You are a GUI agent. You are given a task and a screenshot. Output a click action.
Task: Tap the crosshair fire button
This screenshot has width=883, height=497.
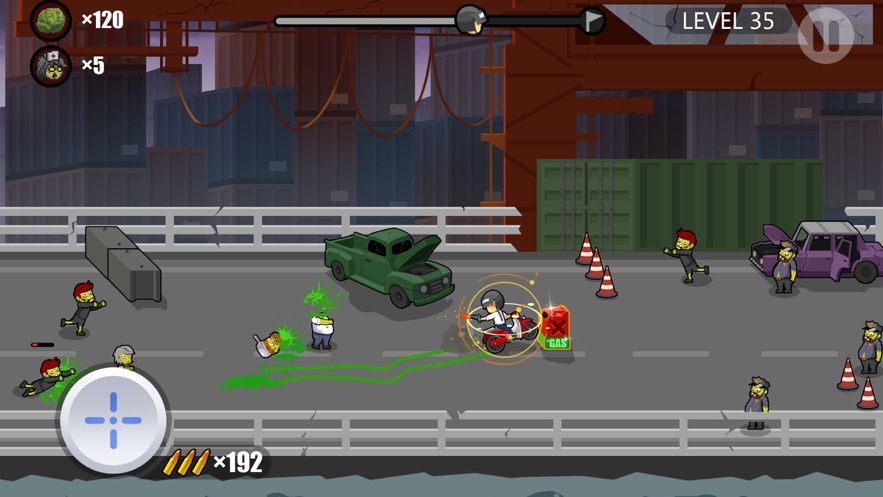coord(113,419)
